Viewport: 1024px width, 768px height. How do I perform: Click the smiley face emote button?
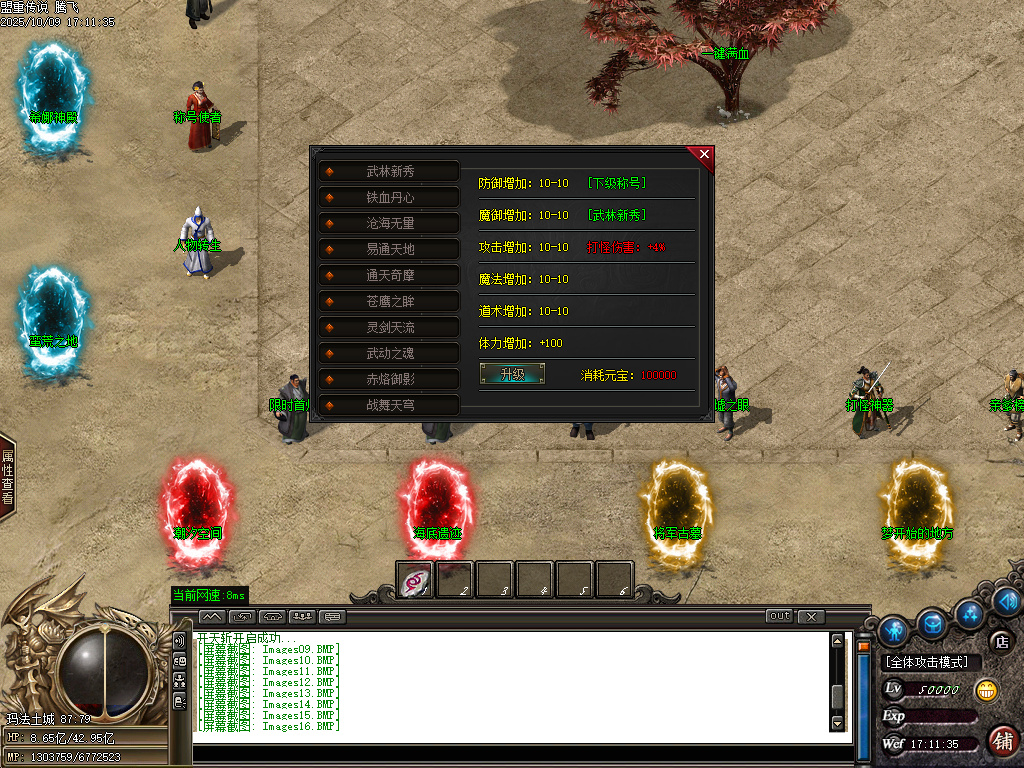tap(986, 689)
